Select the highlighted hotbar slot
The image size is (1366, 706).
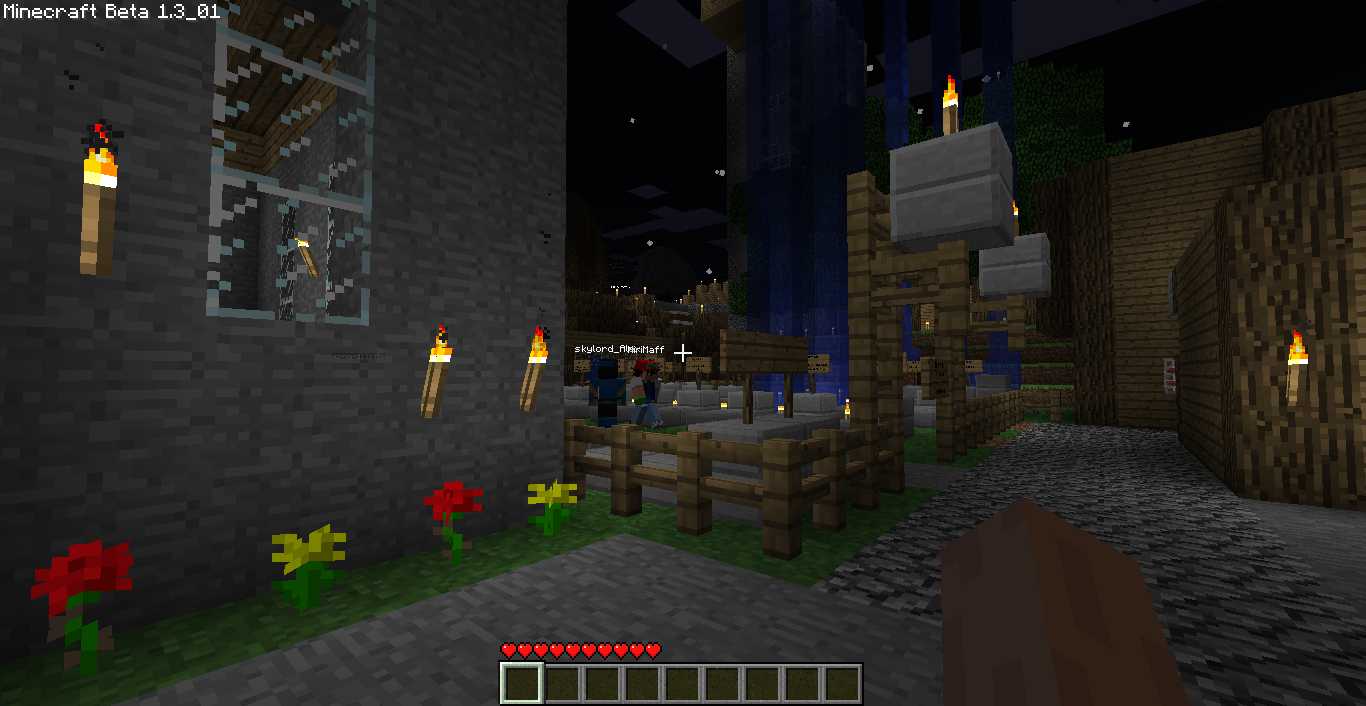click(522, 684)
